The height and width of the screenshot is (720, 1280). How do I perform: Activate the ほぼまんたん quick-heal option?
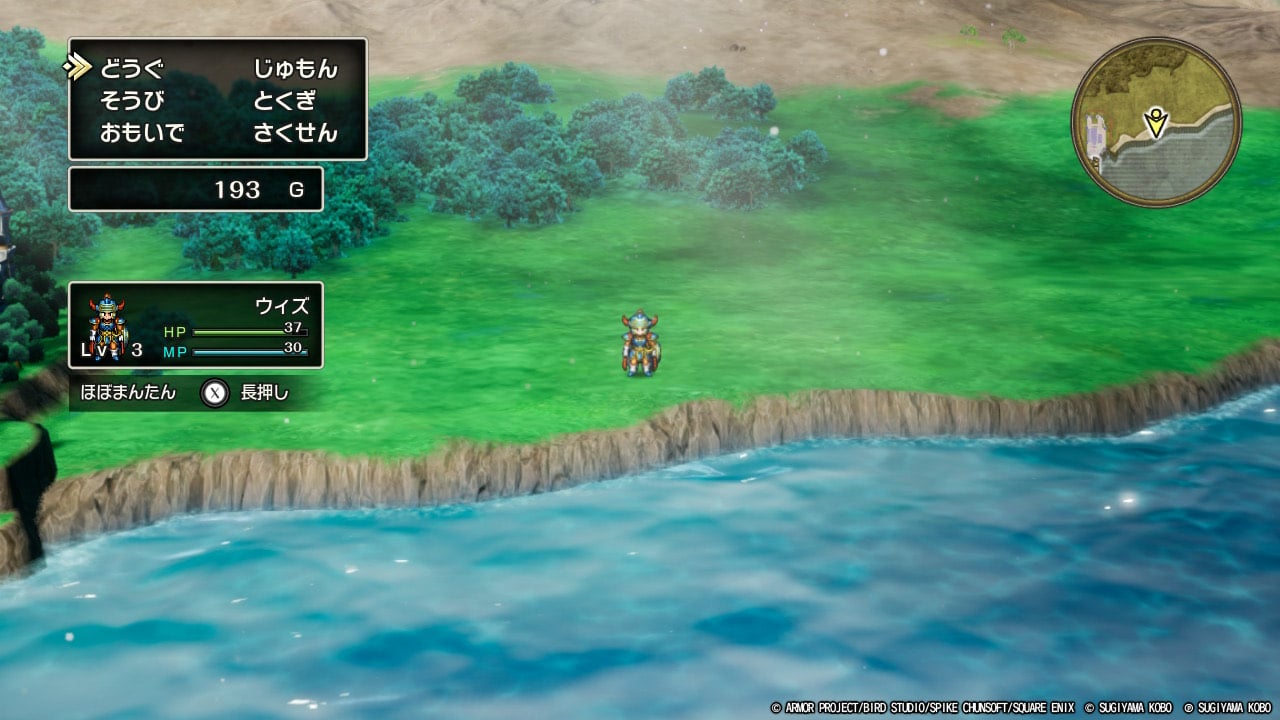coord(128,393)
